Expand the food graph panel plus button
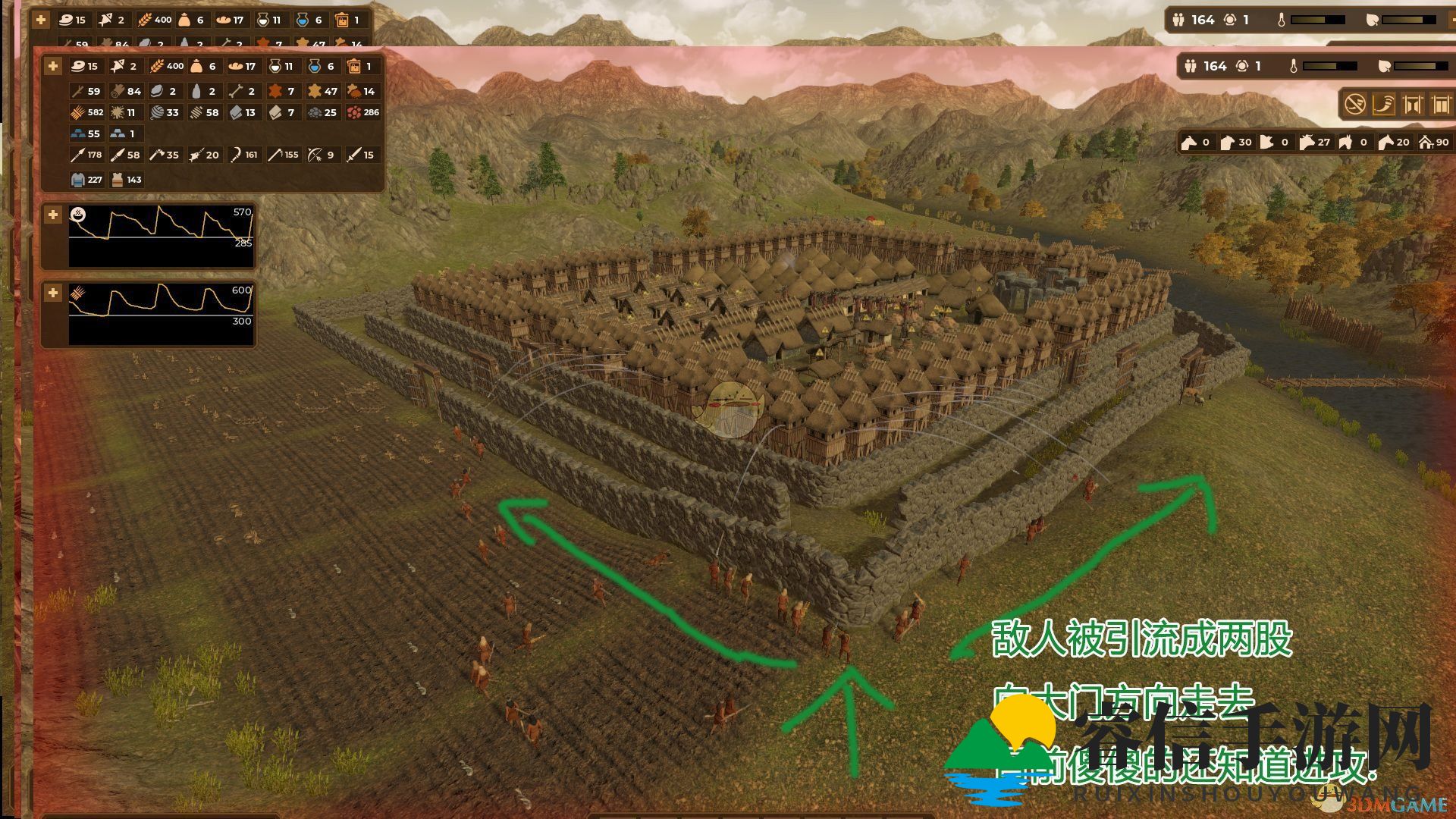Screen dimensions: 1456x819 tap(53, 215)
